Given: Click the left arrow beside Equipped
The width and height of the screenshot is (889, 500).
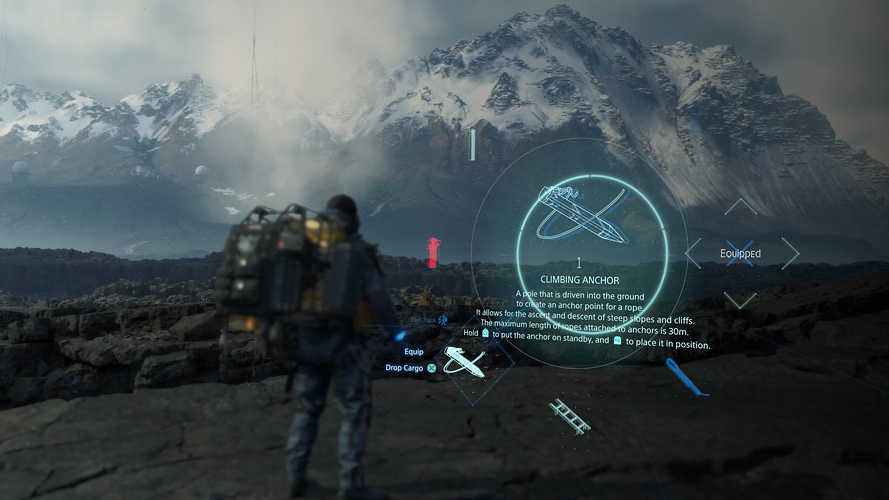Looking at the screenshot, I should (x=693, y=253).
